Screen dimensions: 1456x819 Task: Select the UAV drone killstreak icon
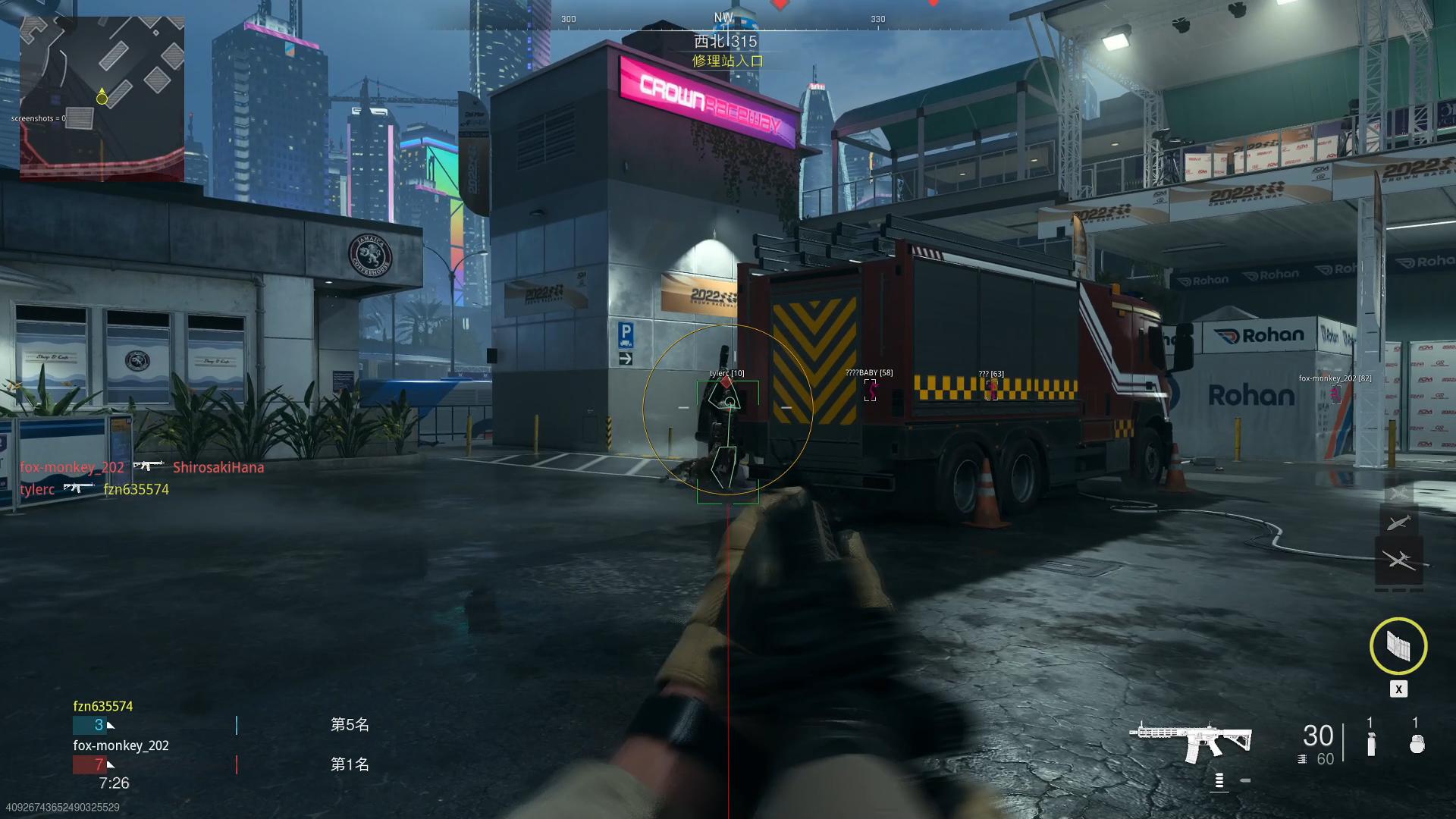1398,560
